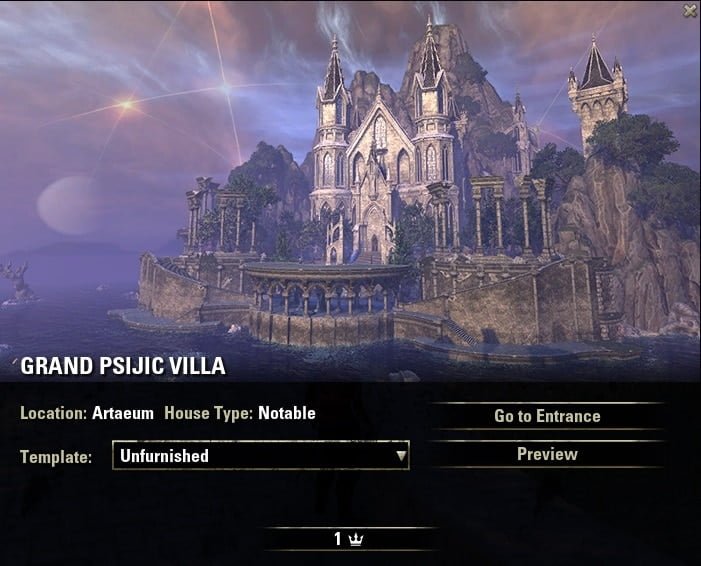
Task: Preview the Grand Psijic Villa
Action: [547, 454]
